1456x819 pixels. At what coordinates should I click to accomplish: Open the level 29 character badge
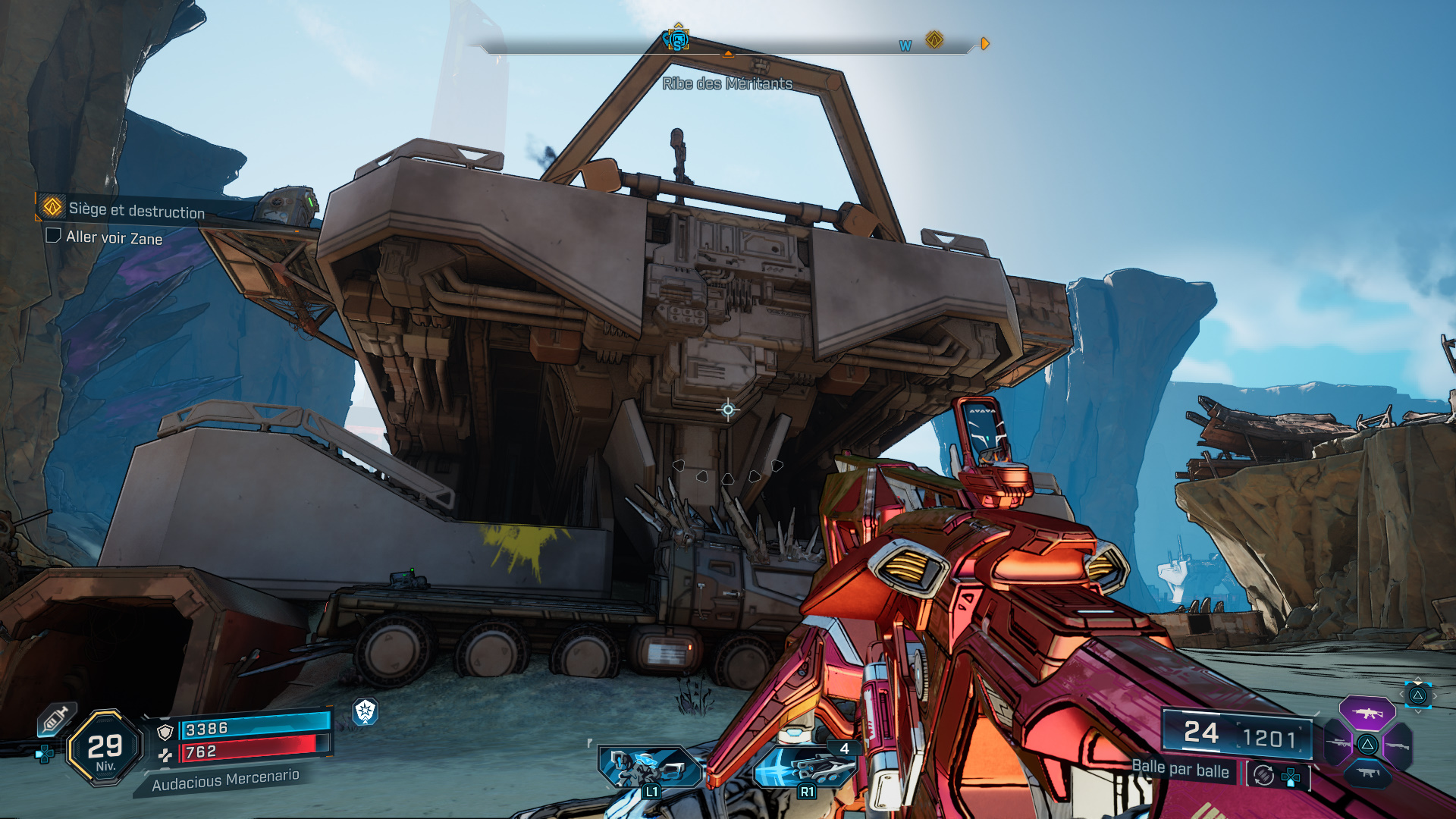tap(105, 748)
